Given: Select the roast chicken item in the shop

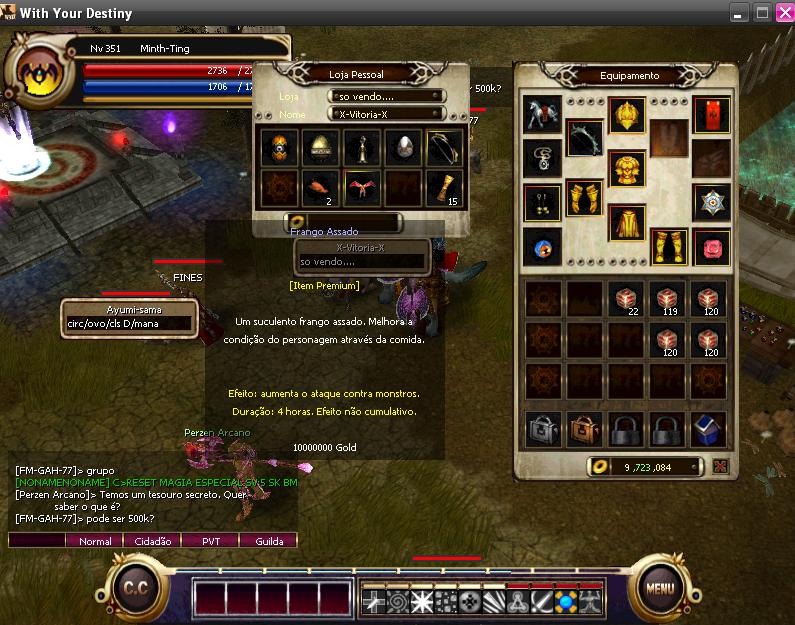Looking at the screenshot, I should pos(317,186).
